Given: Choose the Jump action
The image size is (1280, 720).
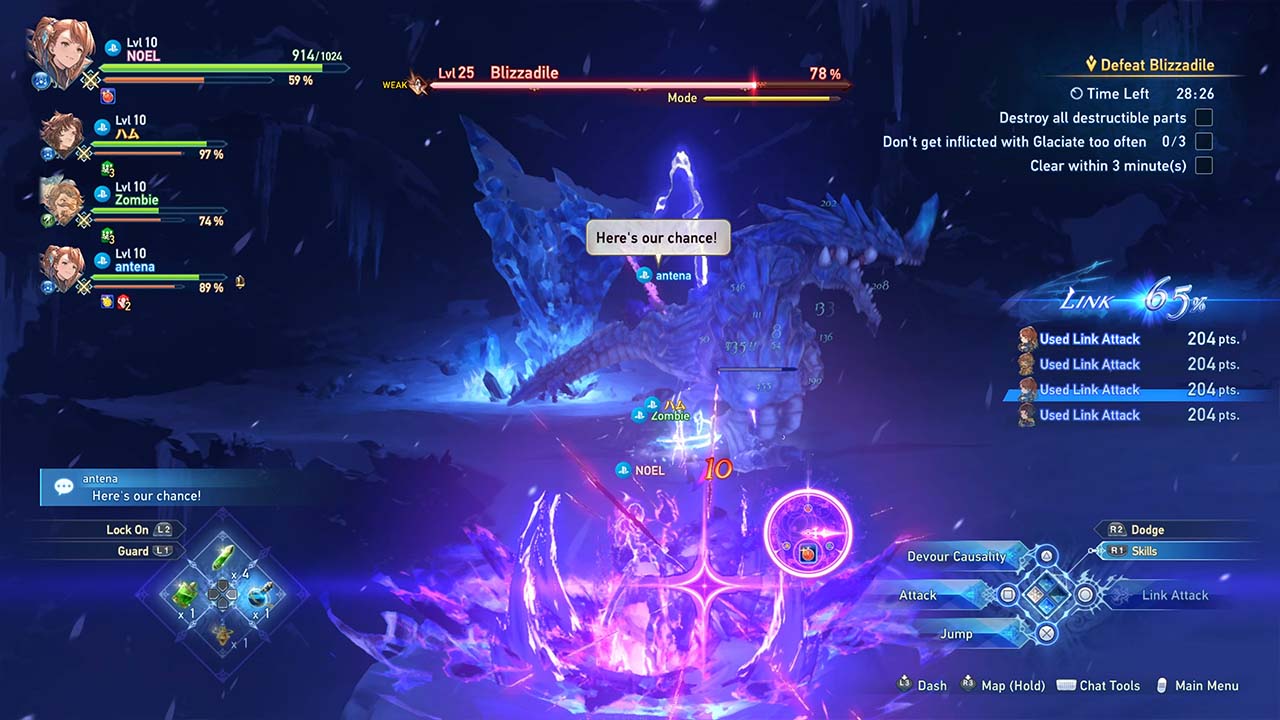Looking at the screenshot, I should [x=956, y=634].
